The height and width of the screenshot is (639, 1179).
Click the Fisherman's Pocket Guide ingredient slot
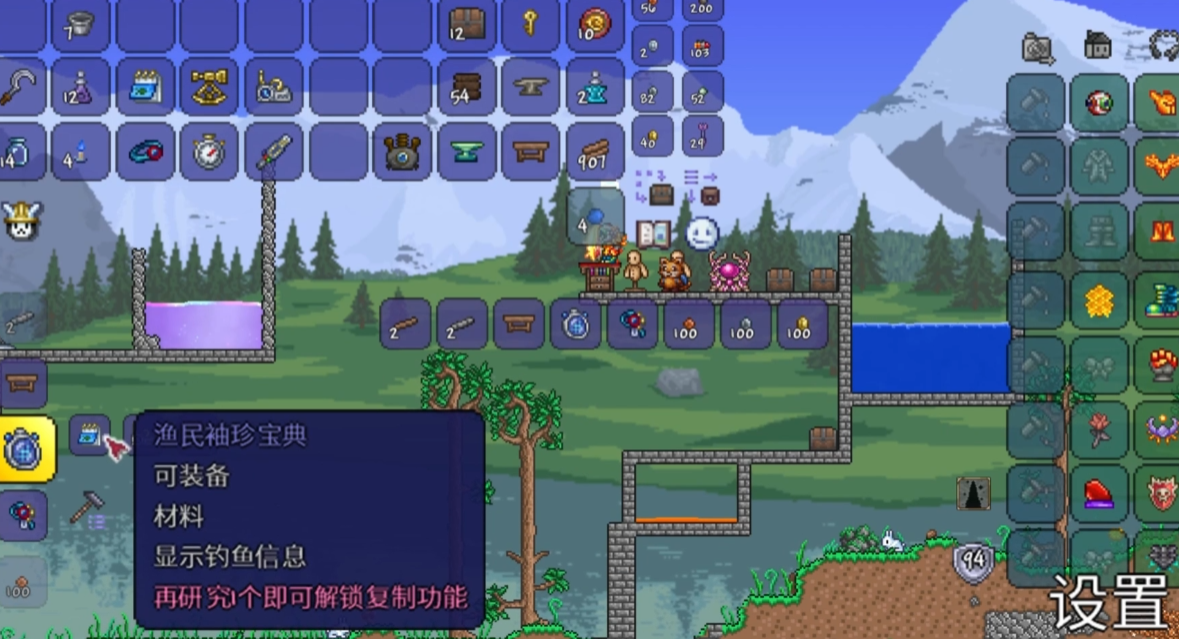point(90,435)
